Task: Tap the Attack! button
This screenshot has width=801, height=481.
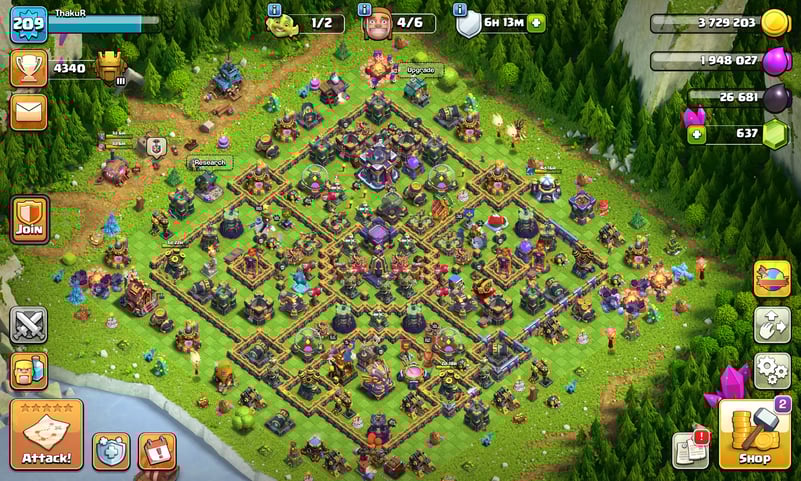Action: [x=46, y=434]
